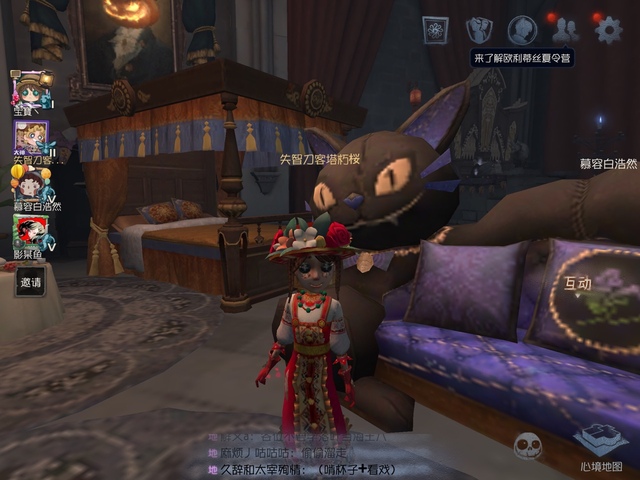Select the 宝貝 player avatar
Image resolution: width=640 pixels, height=480 pixels.
tap(32, 92)
